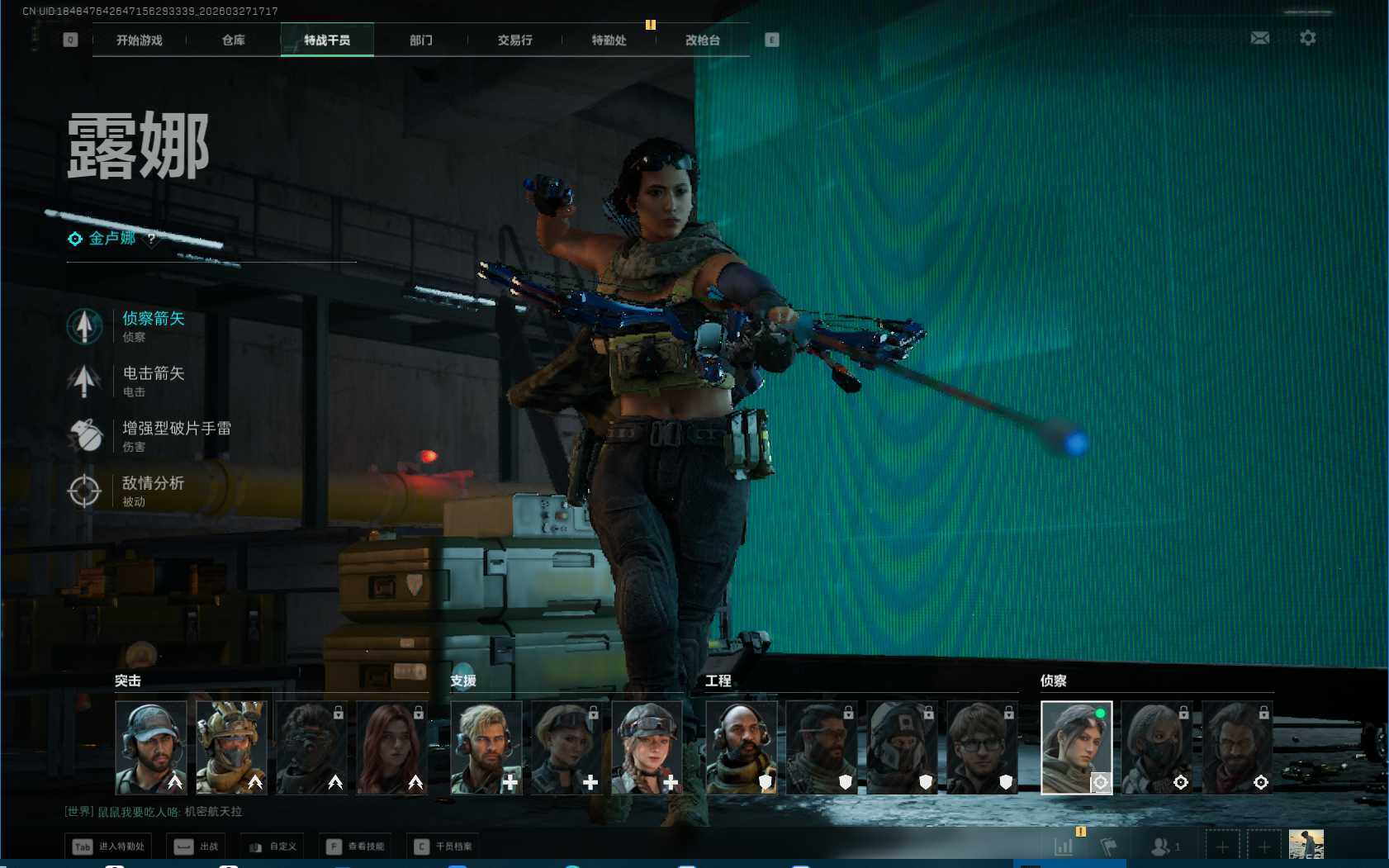Image resolution: width=1389 pixels, height=868 pixels.
Task: Open 干员档案 operator profile
Action: [x=443, y=847]
